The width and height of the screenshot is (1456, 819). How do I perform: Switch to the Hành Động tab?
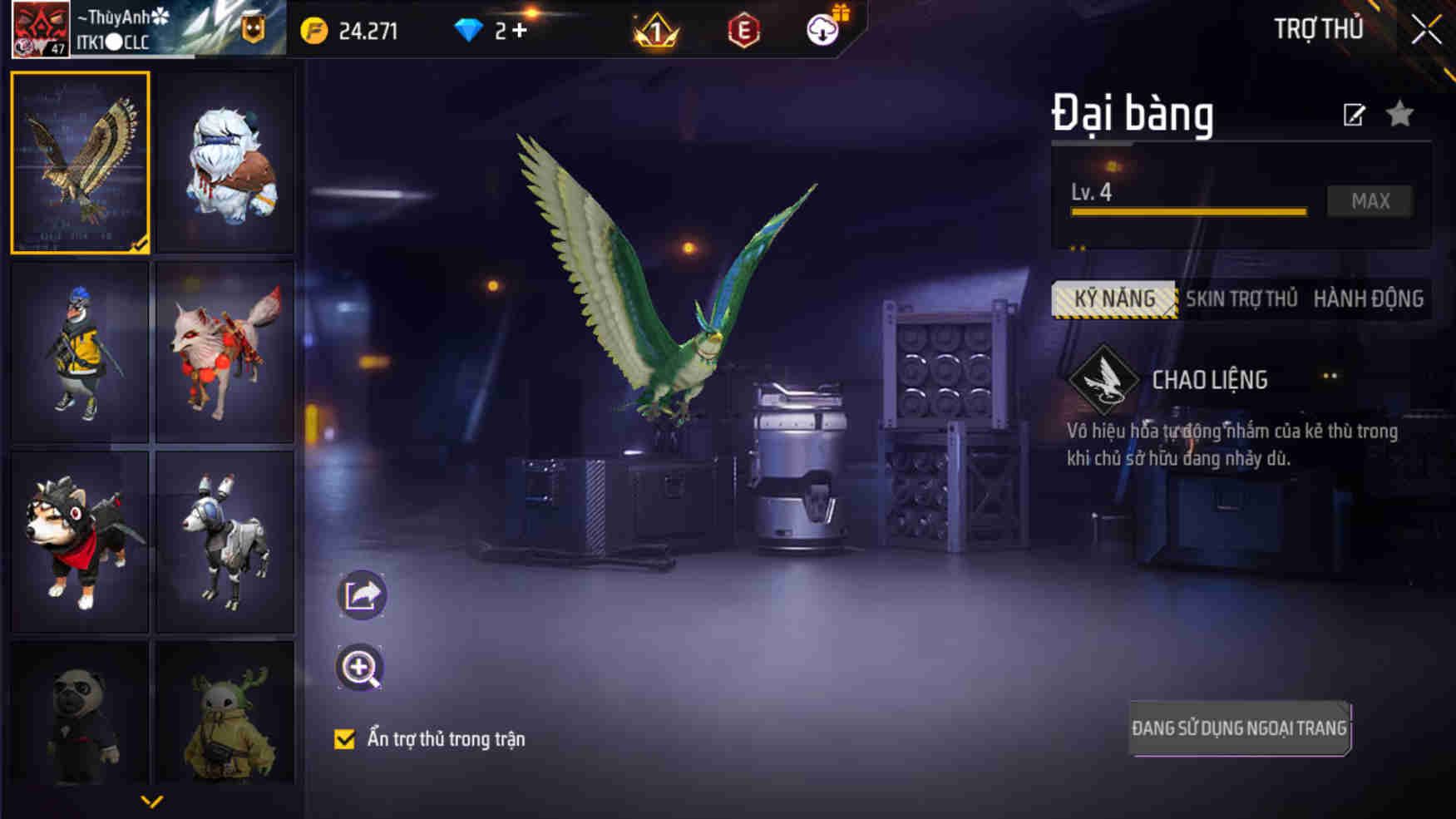(x=1368, y=299)
